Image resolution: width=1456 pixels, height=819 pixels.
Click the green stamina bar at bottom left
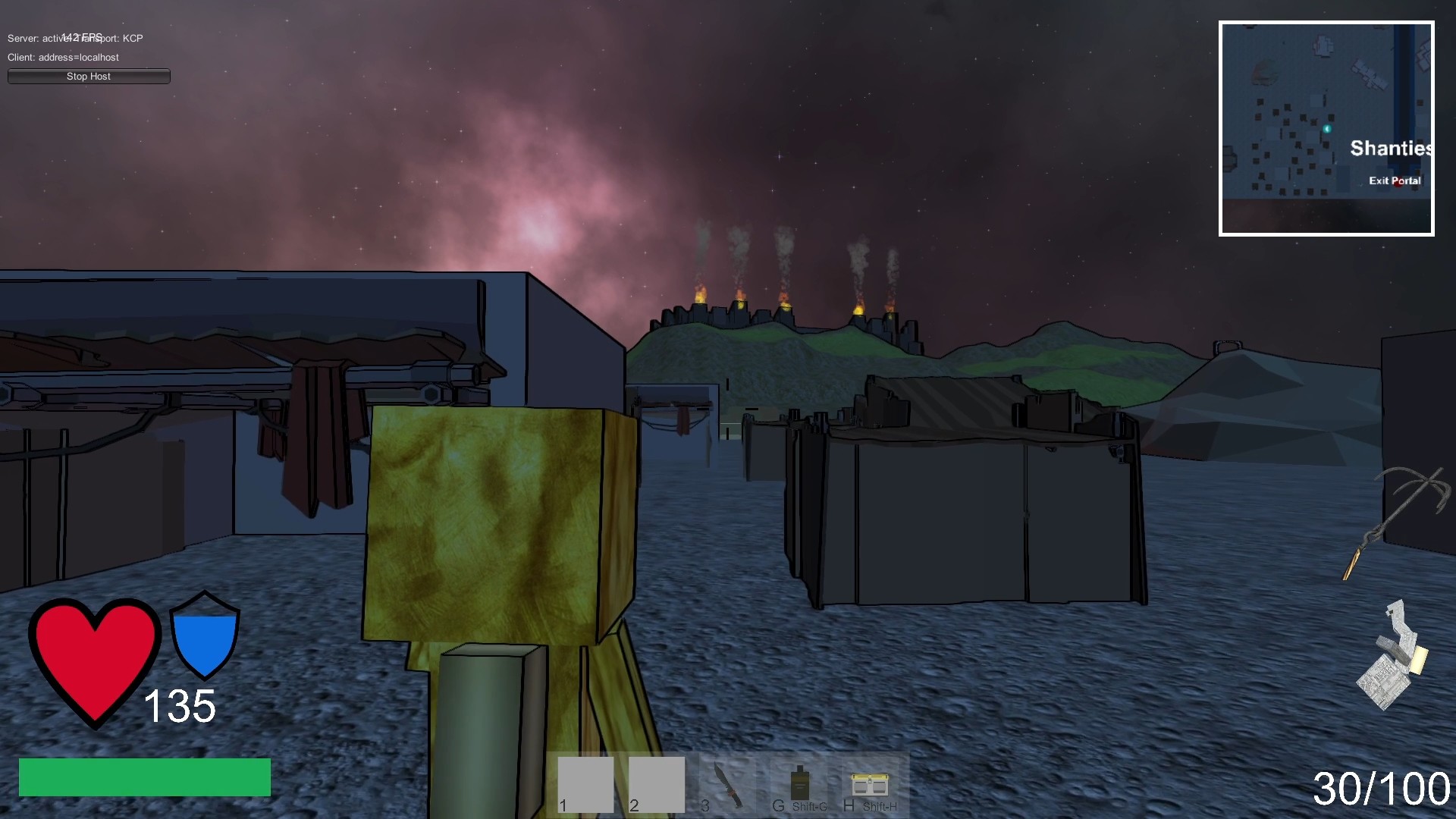point(144,777)
